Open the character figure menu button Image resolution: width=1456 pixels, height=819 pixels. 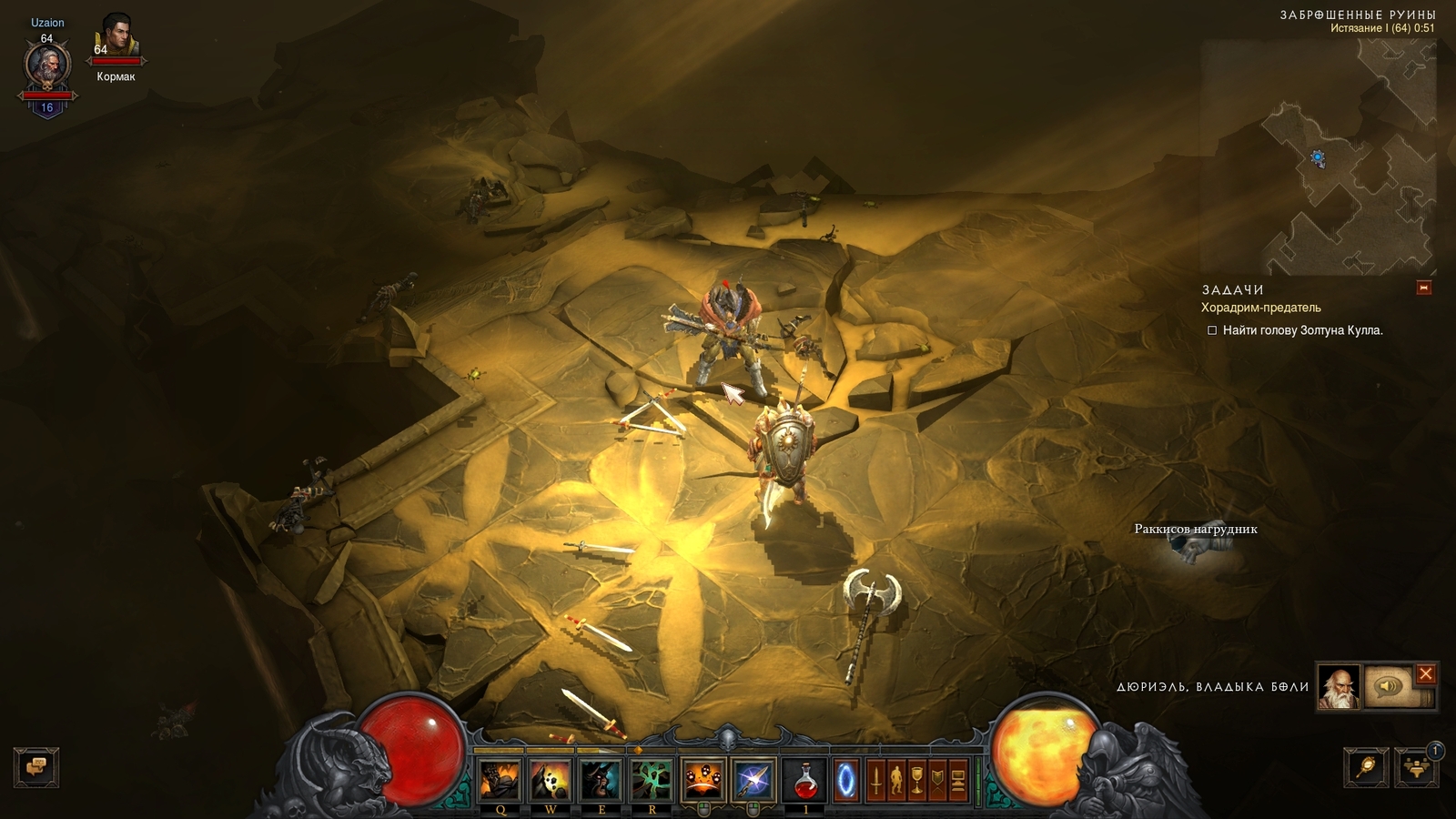[896, 781]
